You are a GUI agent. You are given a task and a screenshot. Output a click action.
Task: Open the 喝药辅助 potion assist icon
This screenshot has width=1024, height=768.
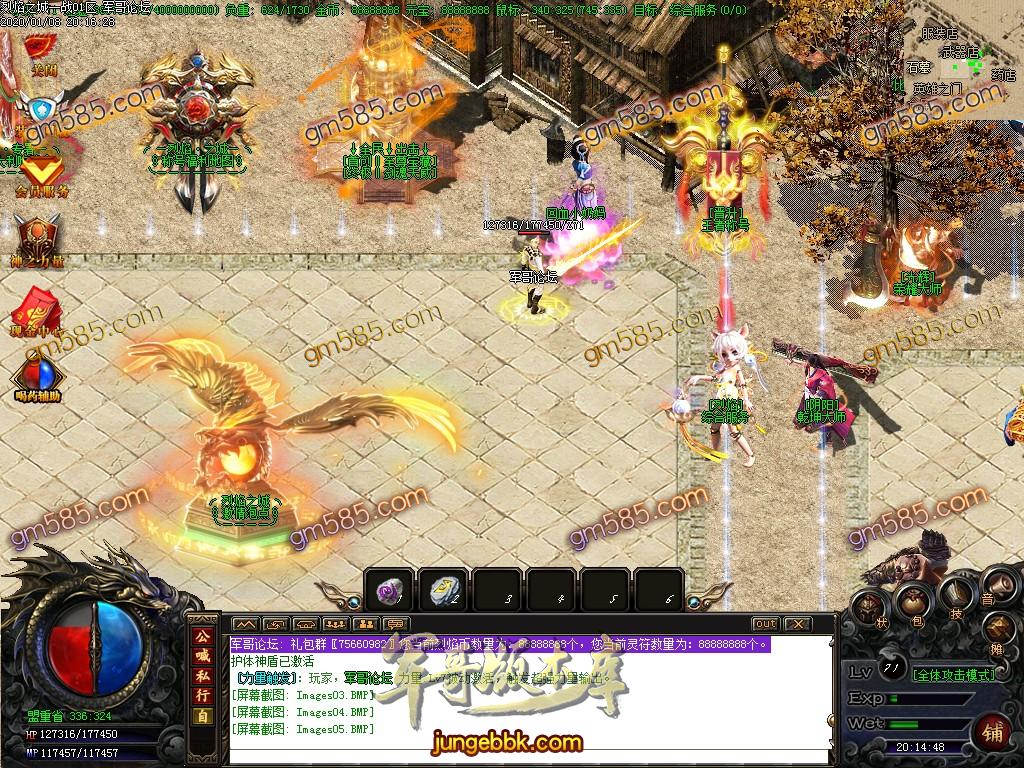tap(38, 374)
